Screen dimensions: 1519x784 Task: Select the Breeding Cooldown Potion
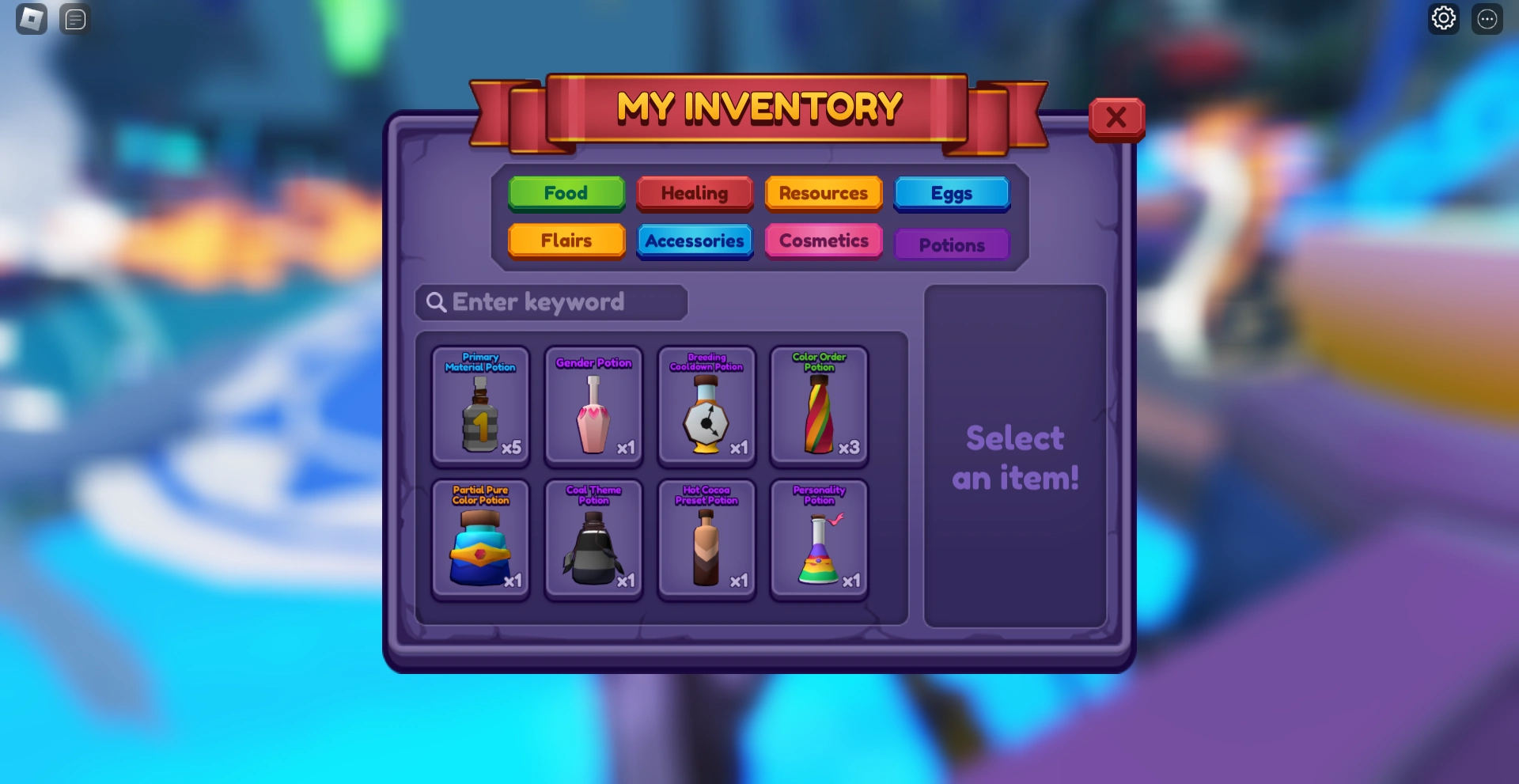[x=706, y=407]
